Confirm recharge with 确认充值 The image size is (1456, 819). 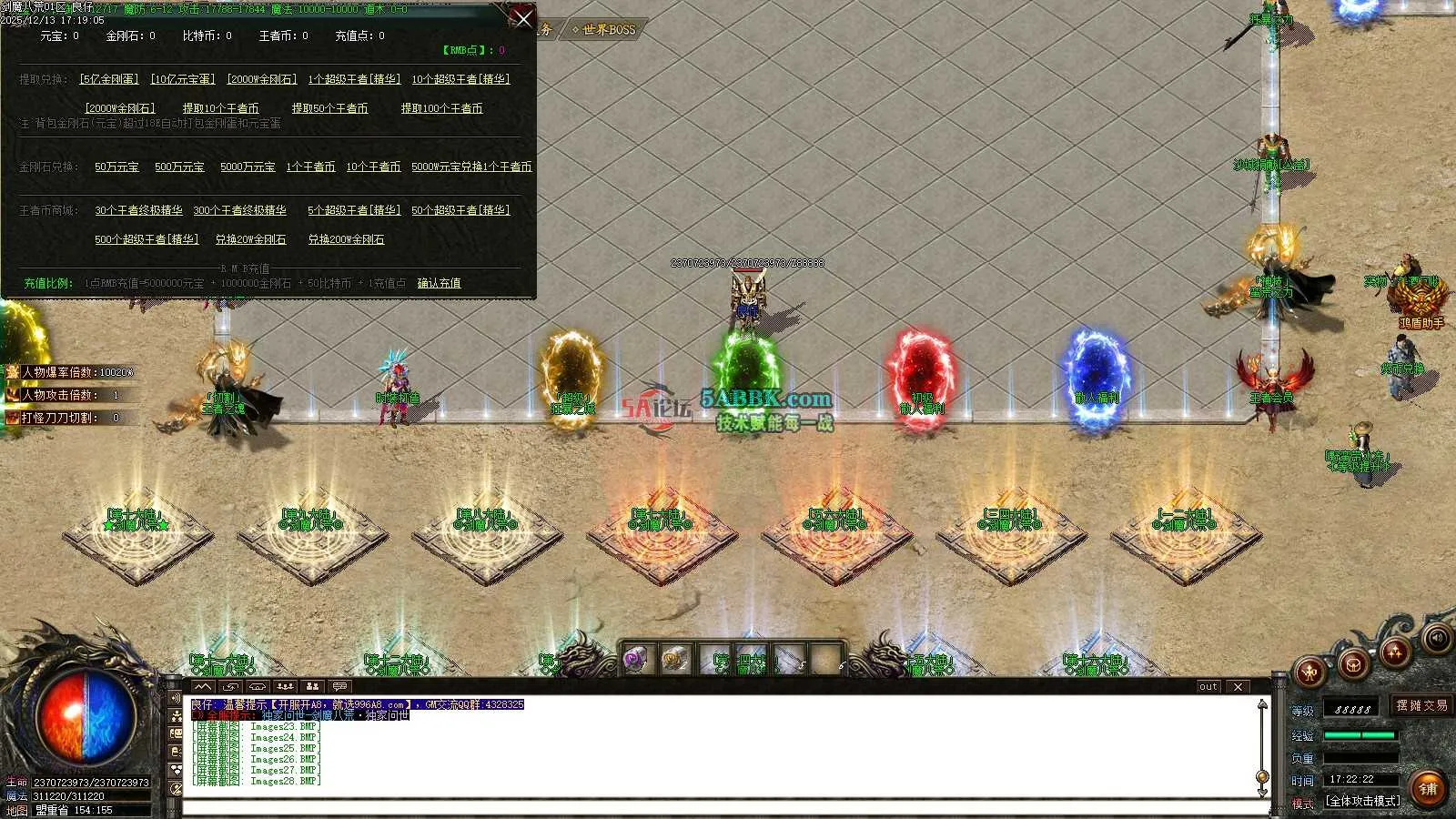[439, 283]
